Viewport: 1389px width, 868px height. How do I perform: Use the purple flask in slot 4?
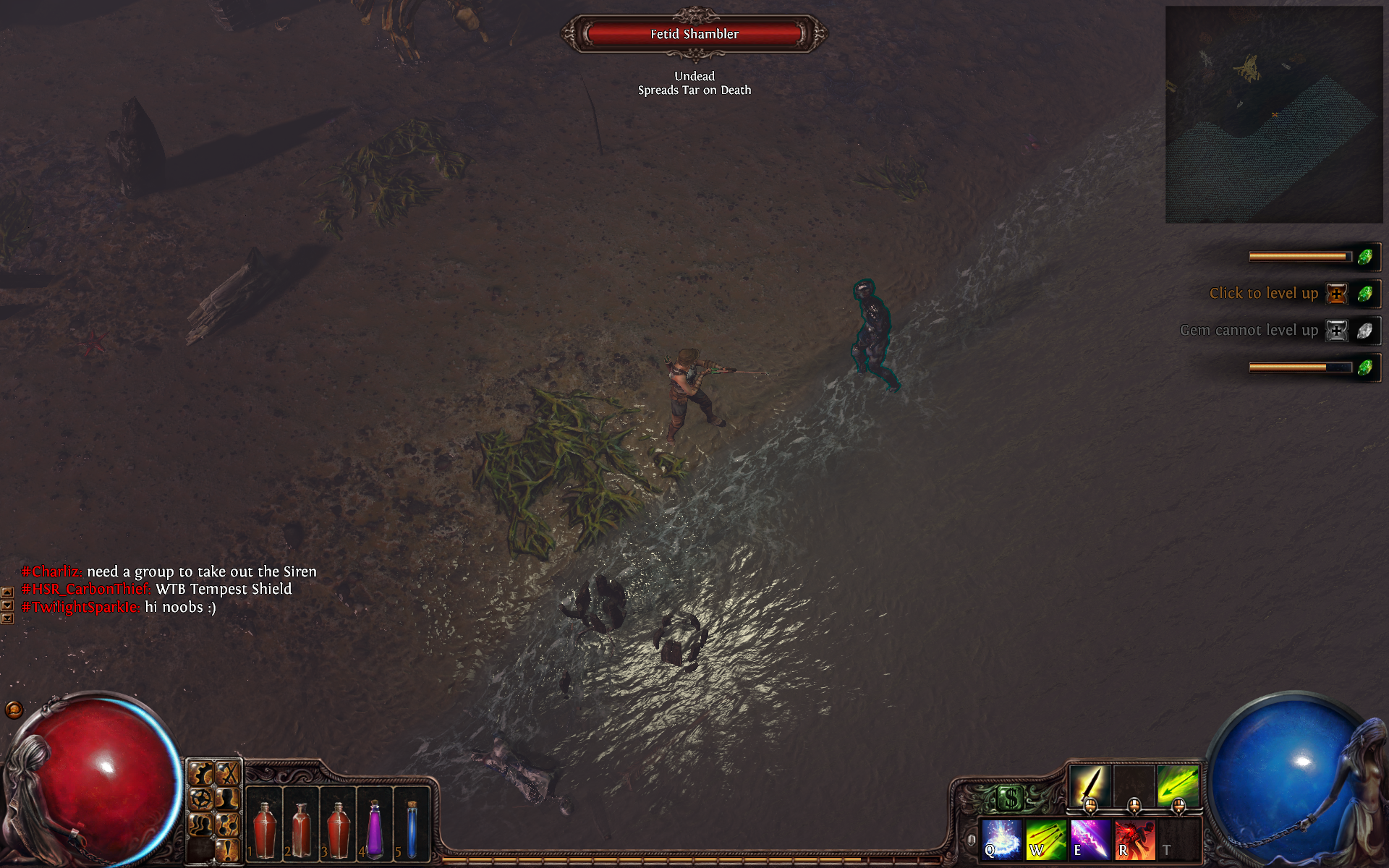pos(375,829)
